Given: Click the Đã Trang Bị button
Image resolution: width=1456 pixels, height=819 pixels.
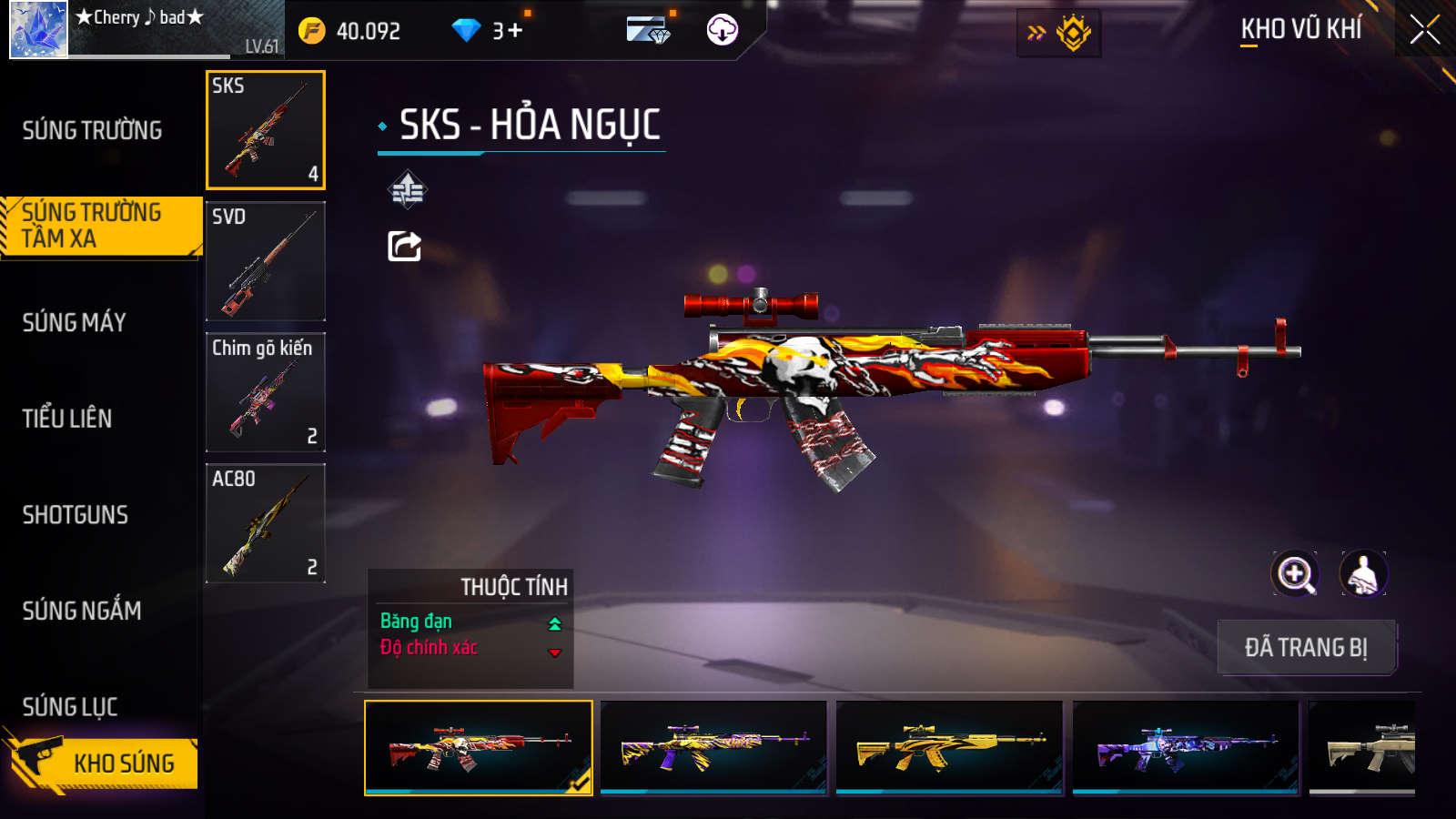Looking at the screenshot, I should coord(1306,647).
